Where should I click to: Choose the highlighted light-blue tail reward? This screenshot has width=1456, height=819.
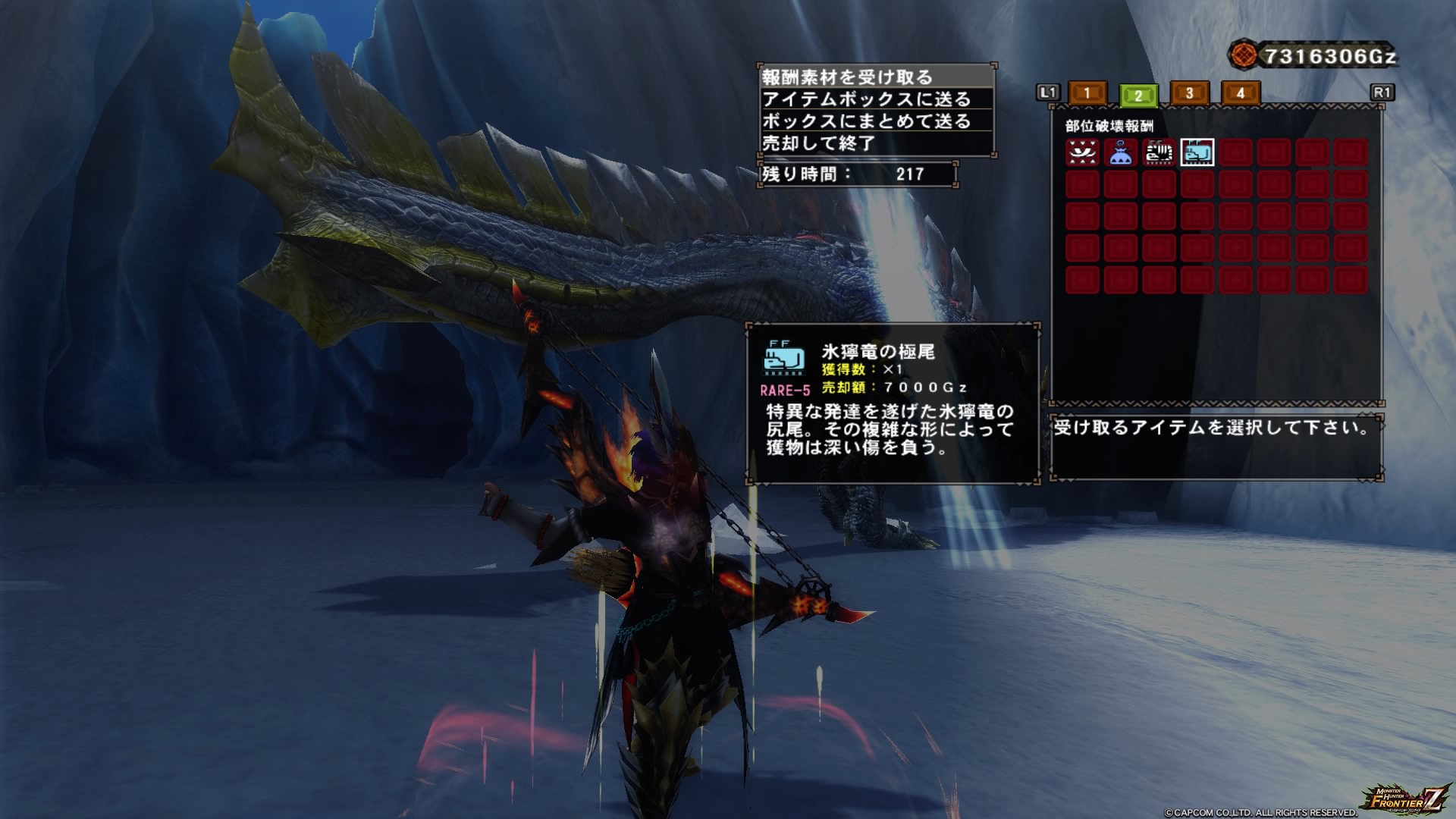point(1197,153)
